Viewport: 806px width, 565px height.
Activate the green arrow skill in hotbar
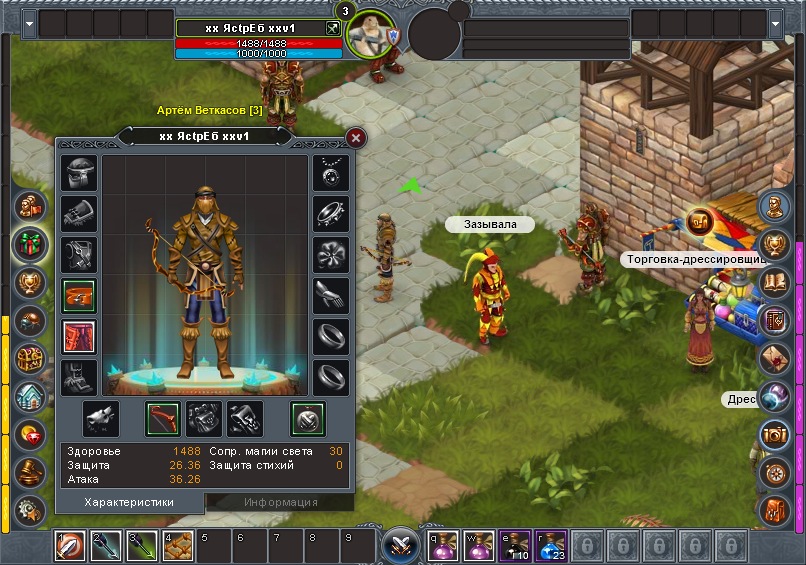pyautogui.click(x=141, y=546)
